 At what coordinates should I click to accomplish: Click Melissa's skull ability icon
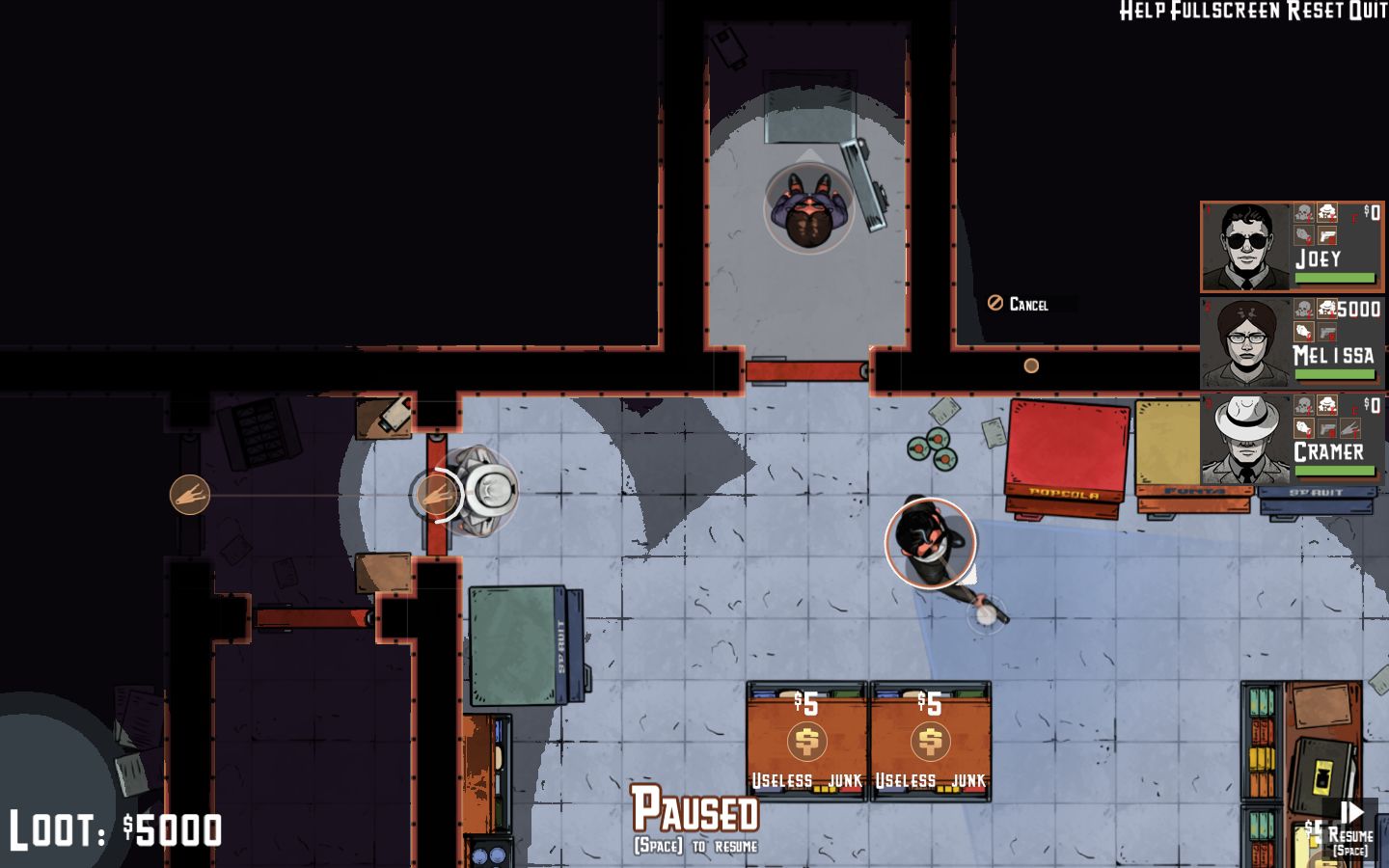[x=1304, y=309]
